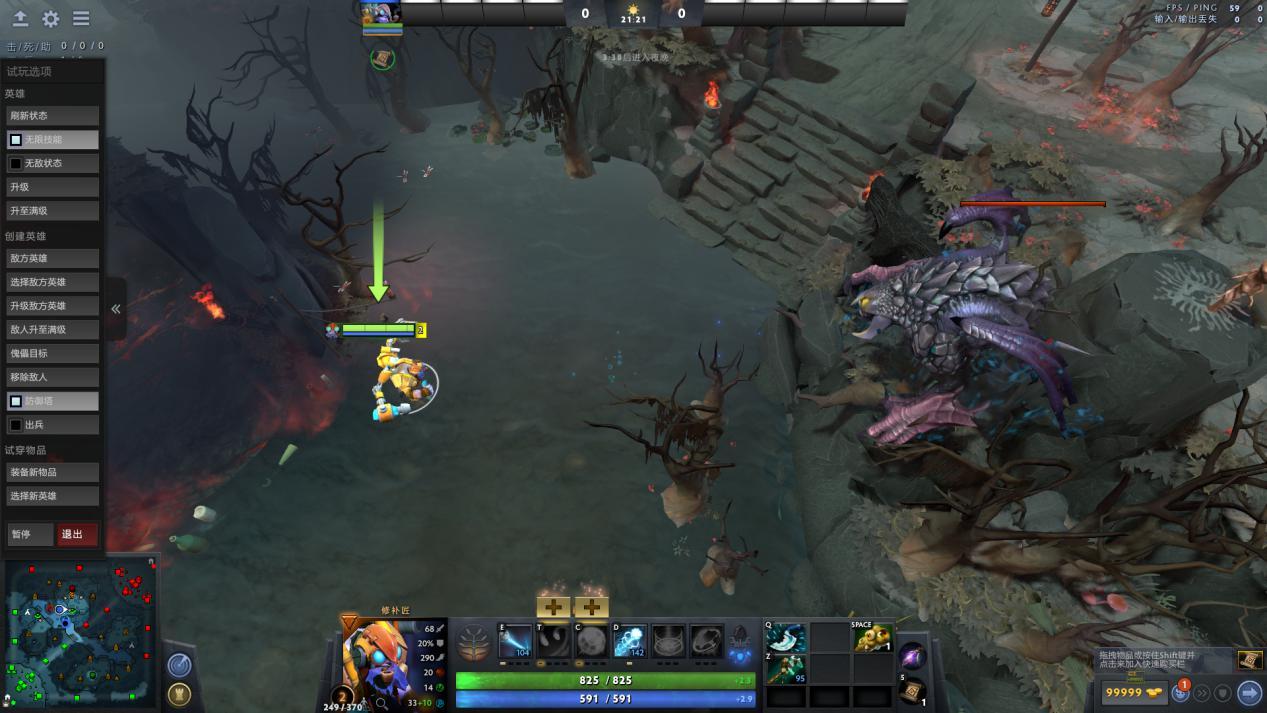Click the 刷新状态 (Refresh) demo button
Viewport: 1267px width, 713px height.
[x=52, y=116]
